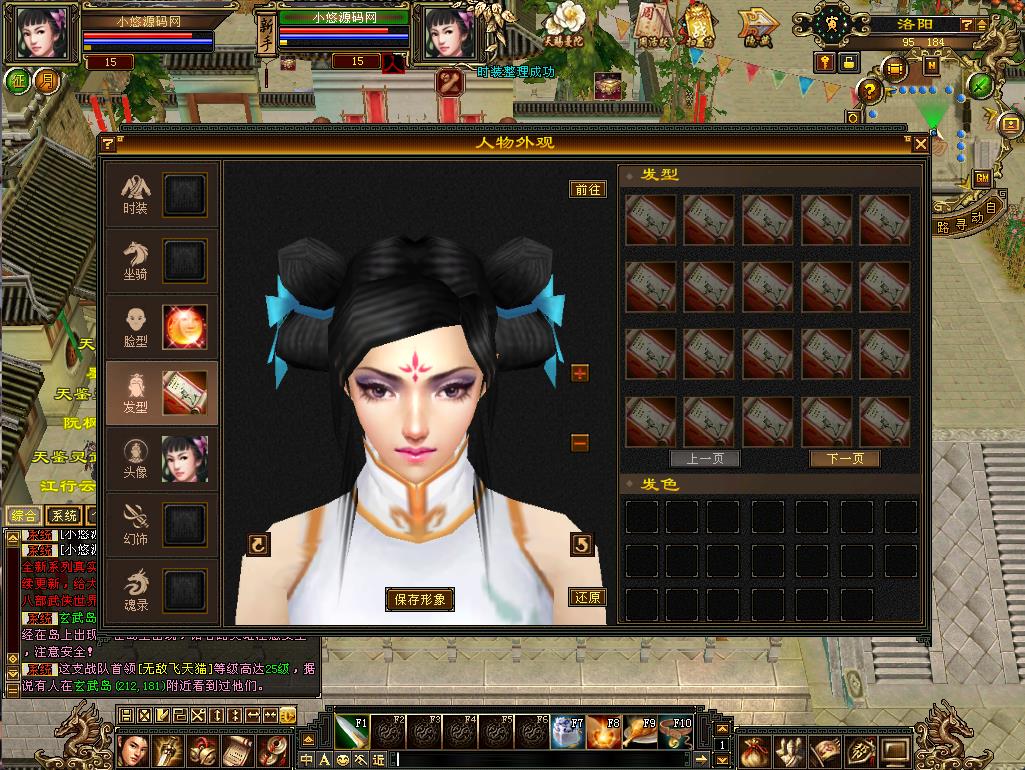Open the 头像 portrait category

pos(162,458)
